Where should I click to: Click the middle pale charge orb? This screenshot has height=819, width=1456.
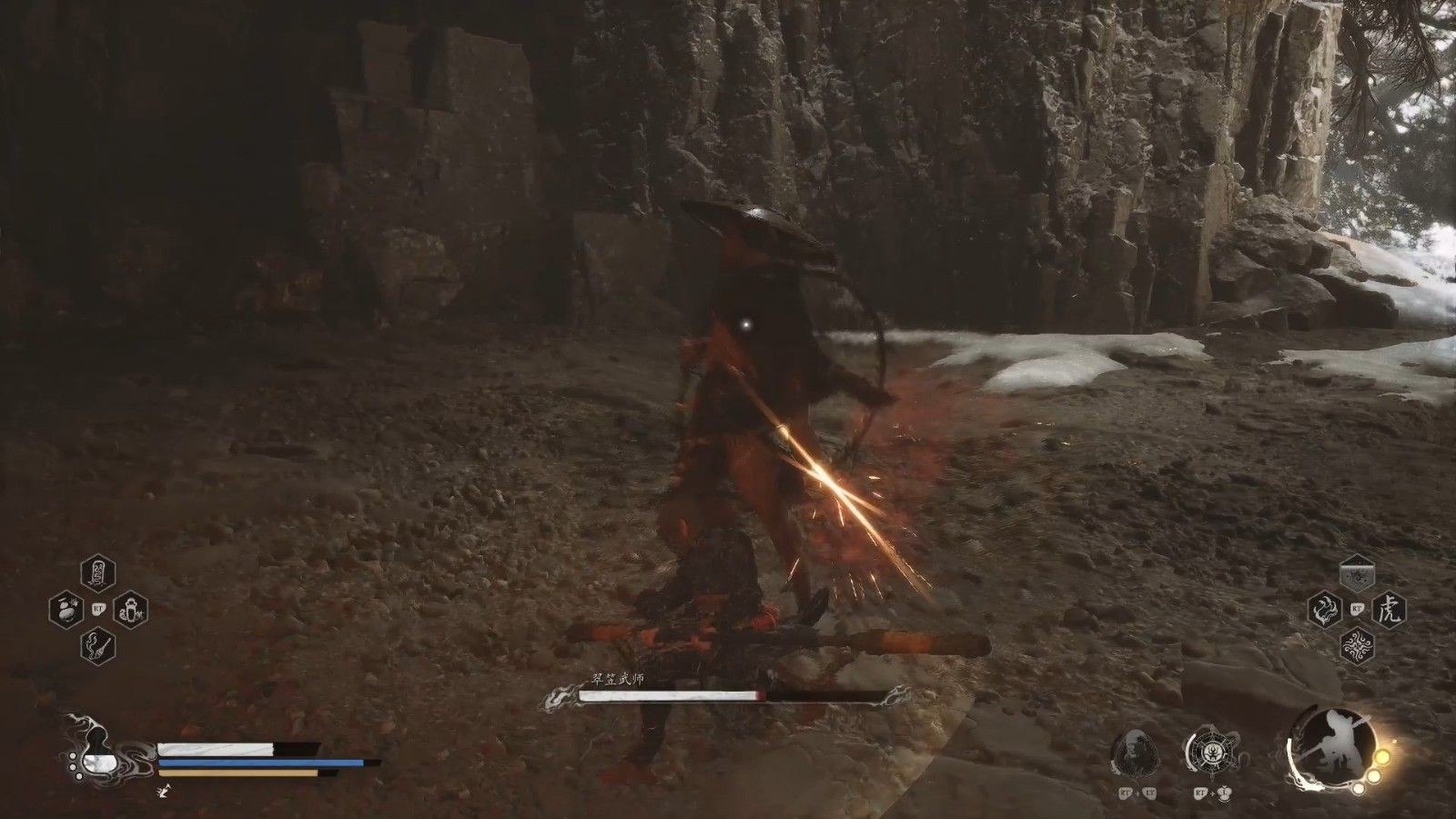(x=1373, y=775)
